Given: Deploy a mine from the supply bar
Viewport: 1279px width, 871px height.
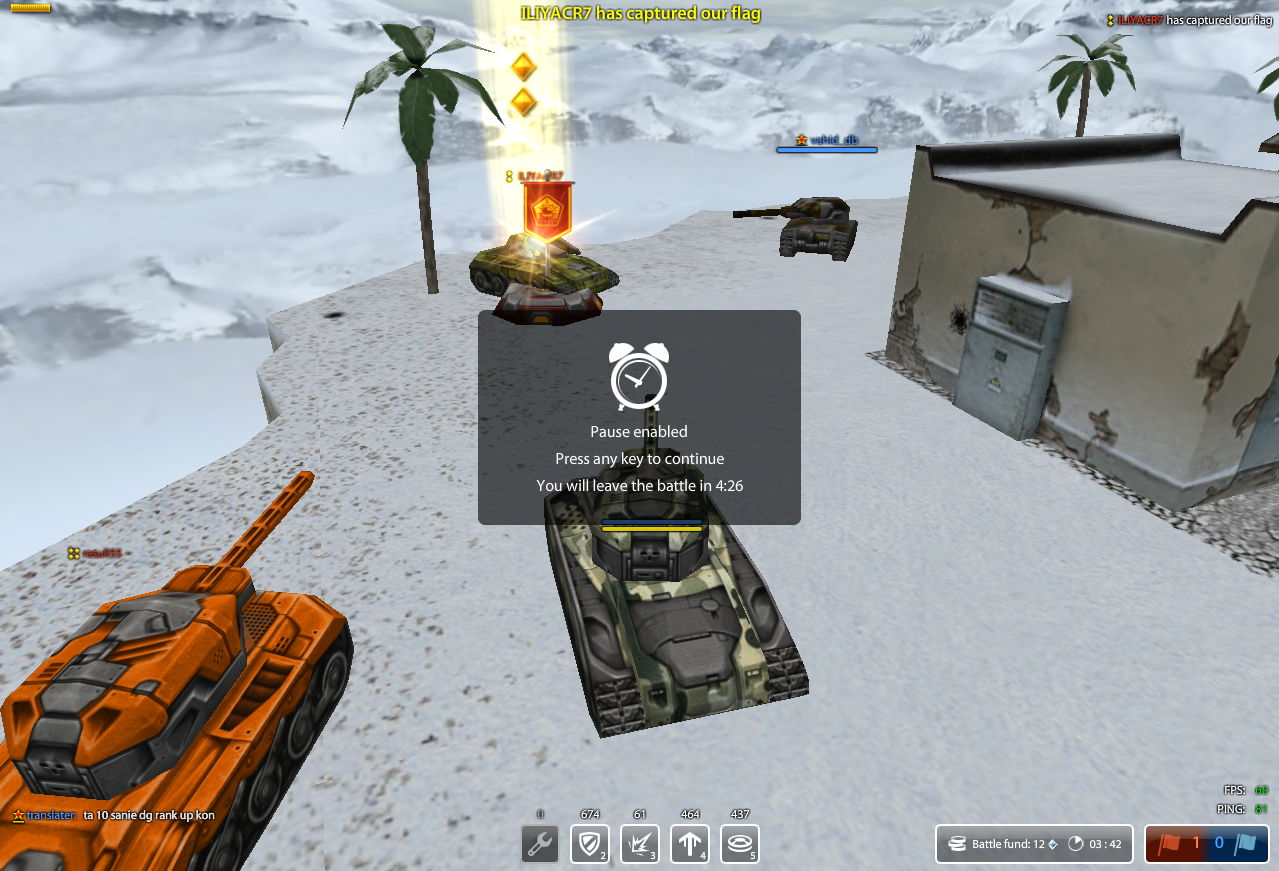Looking at the screenshot, I should pyautogui.click(x=740, y=843).
